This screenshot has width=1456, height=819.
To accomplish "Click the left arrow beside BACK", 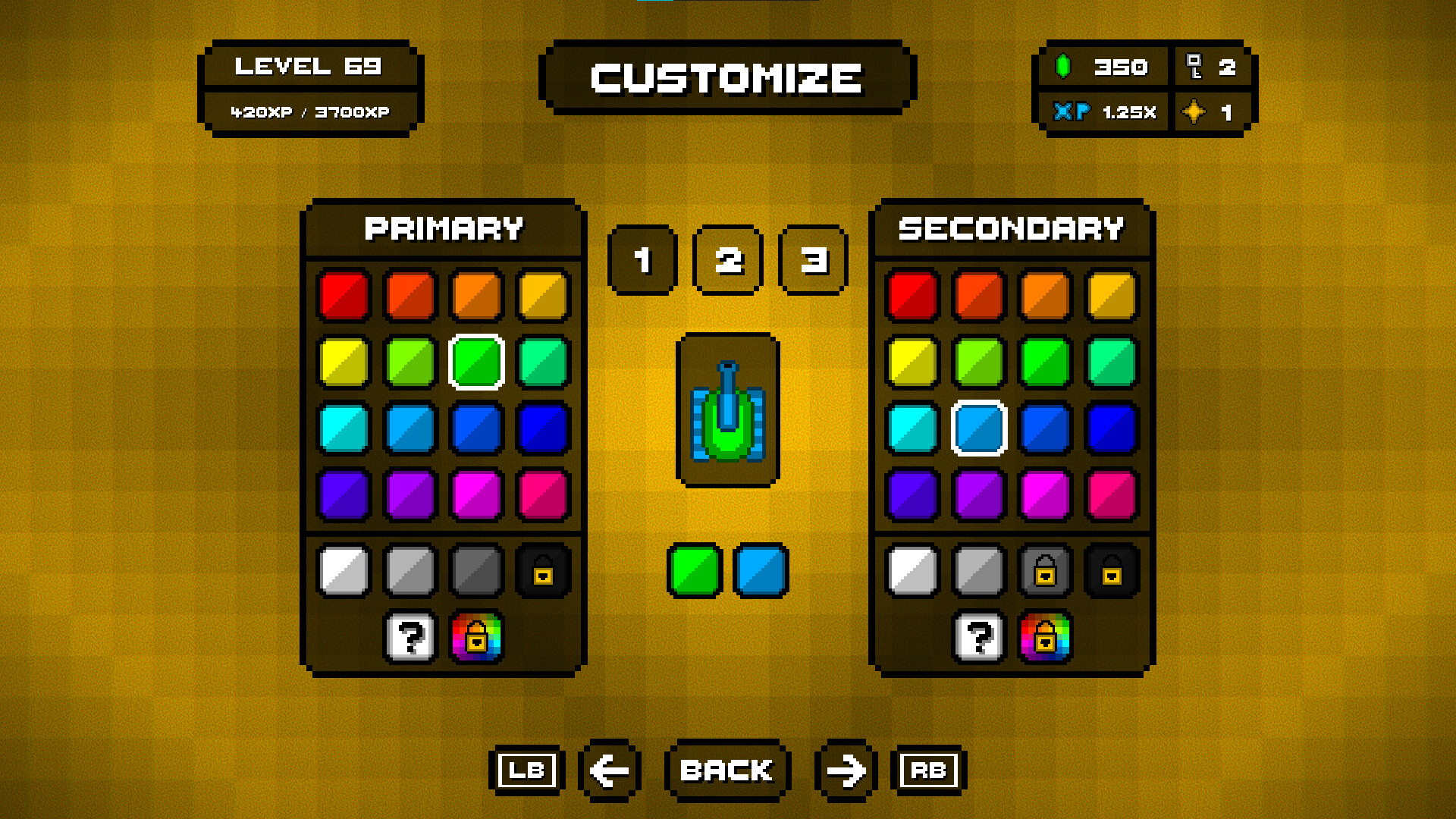I will (609, 770).
